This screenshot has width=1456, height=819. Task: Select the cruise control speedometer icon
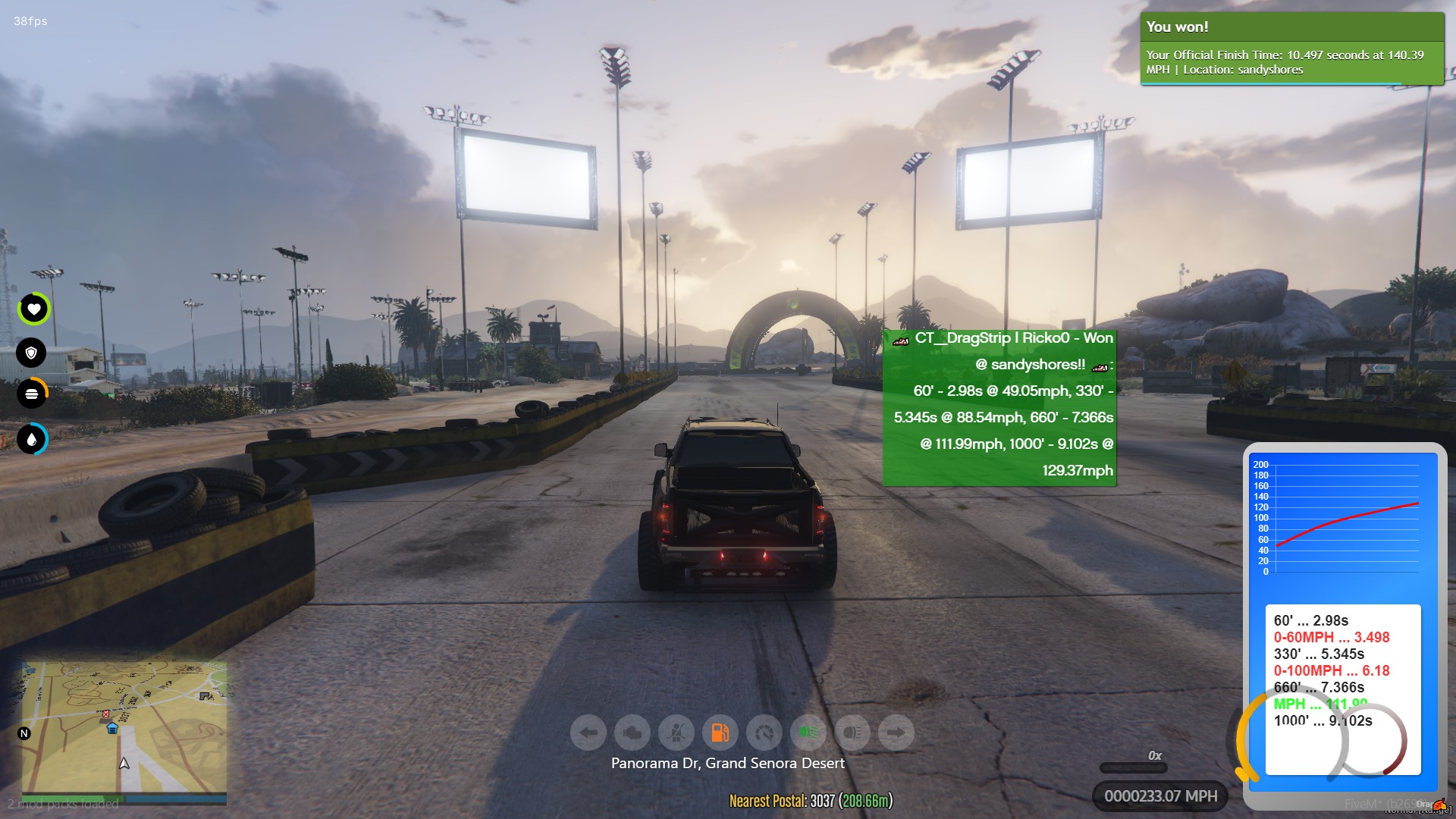pos(764,732)
